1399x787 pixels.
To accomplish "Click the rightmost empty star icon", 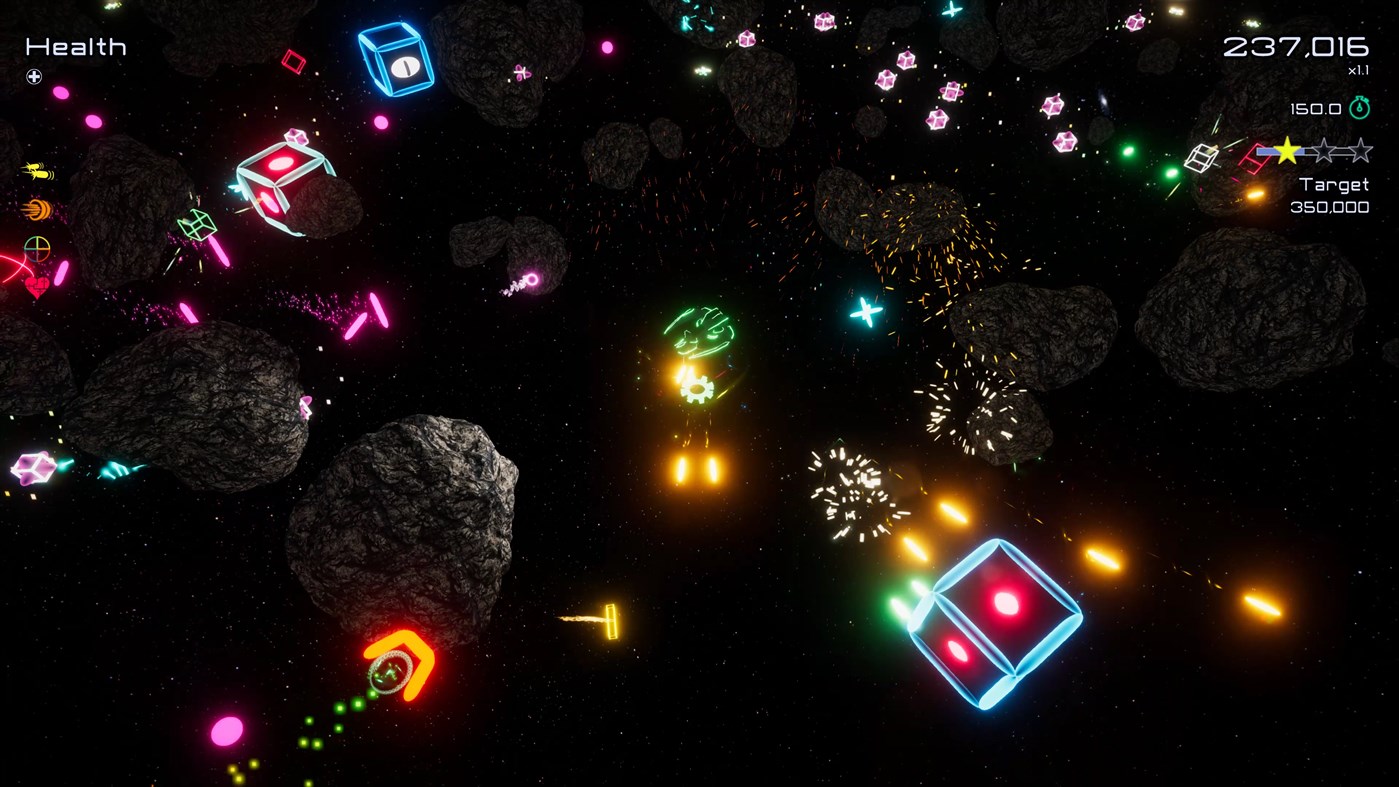I will 1360,150.
